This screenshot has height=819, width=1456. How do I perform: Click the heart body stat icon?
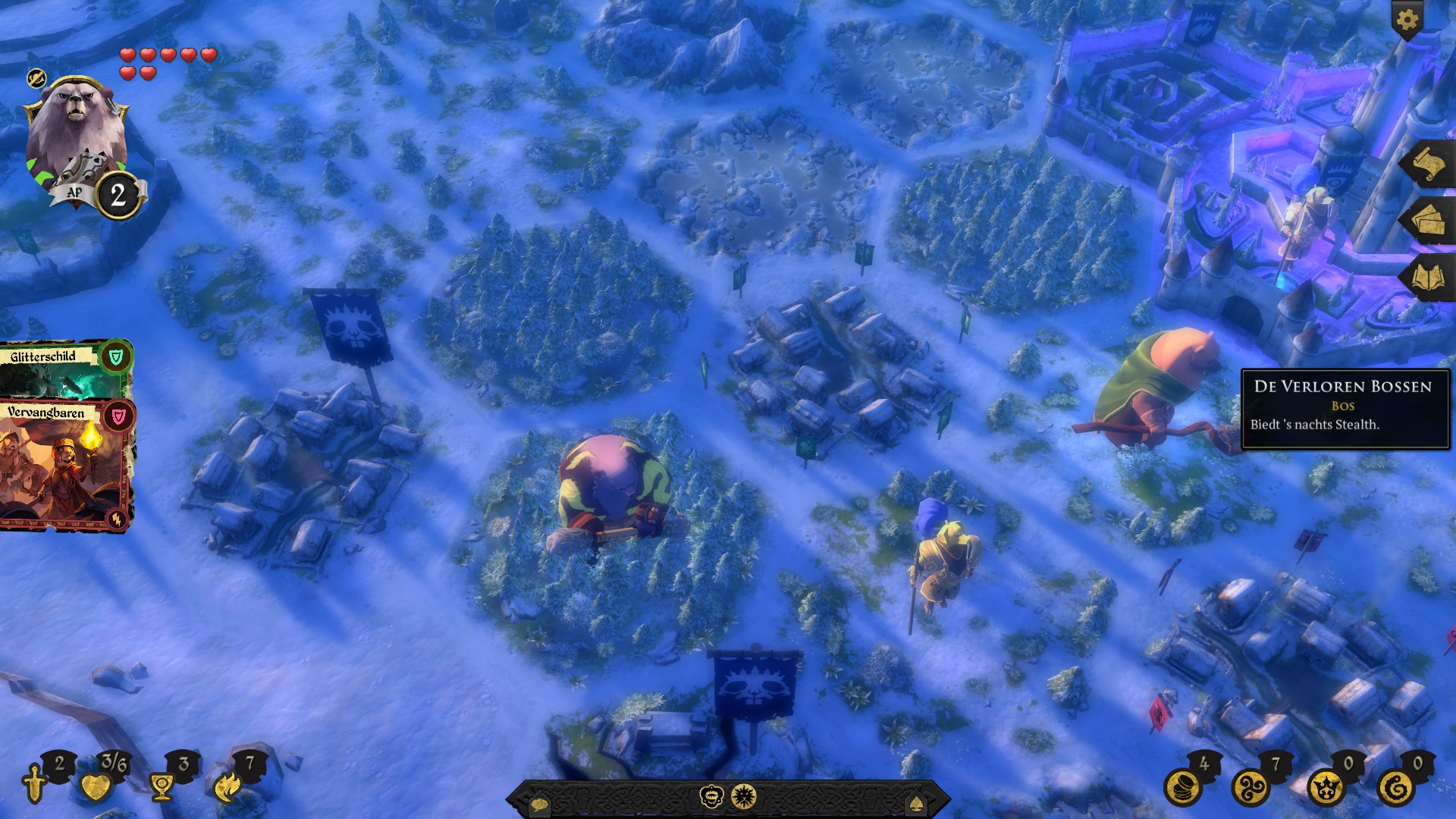[96, 787]
